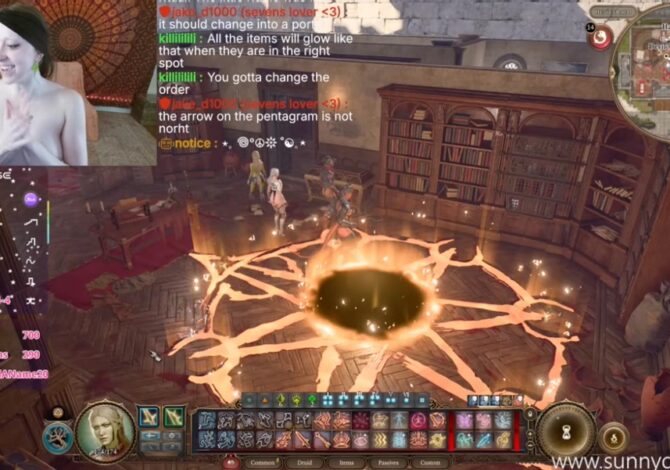Click the round emblem left of portrait
670x470 pixels.
click(x=58, y=436)
